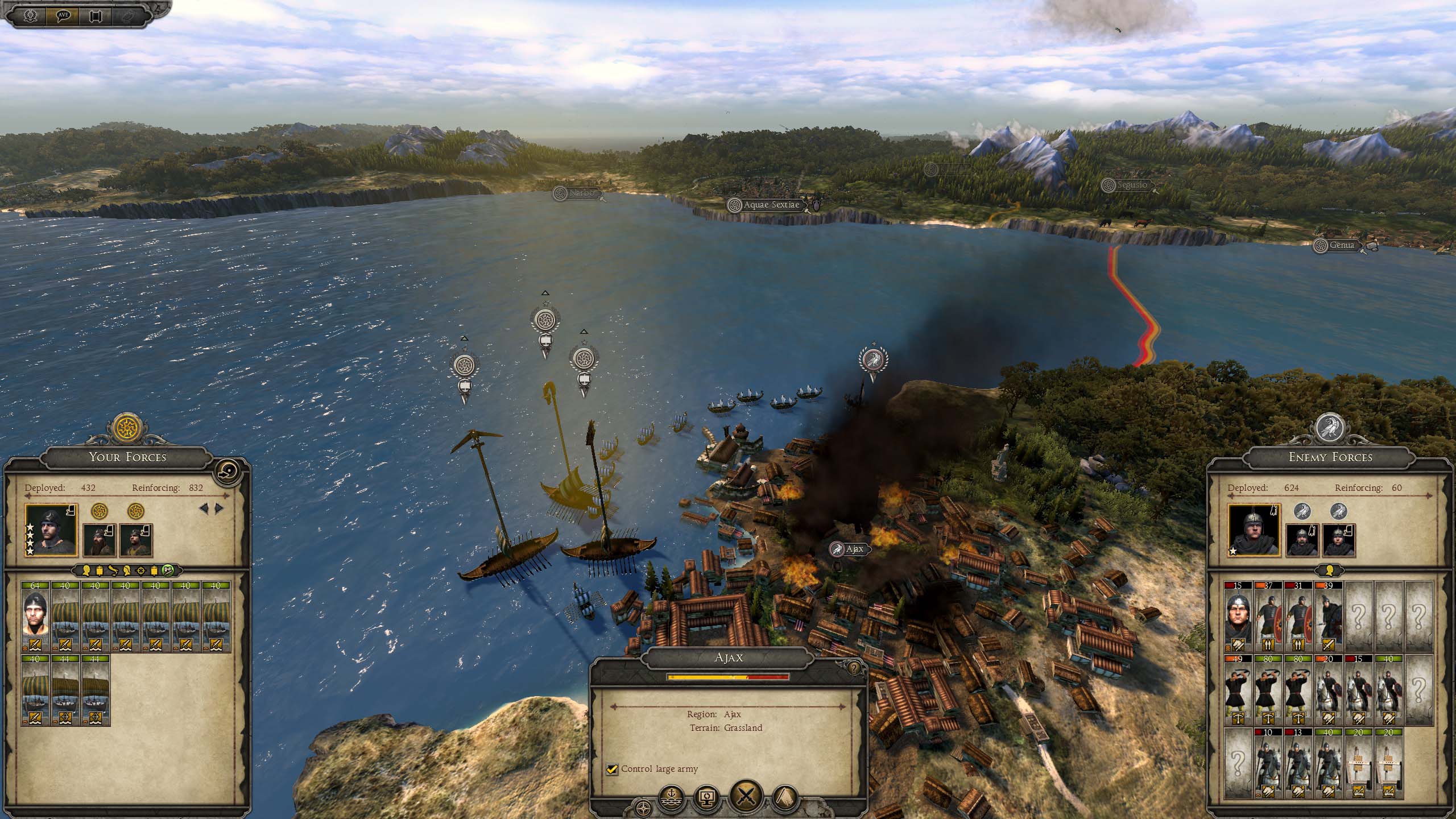Viewport: 1456px width, 819px height.
Task: Open the question mark help button
Action: (x=853, y=668)
